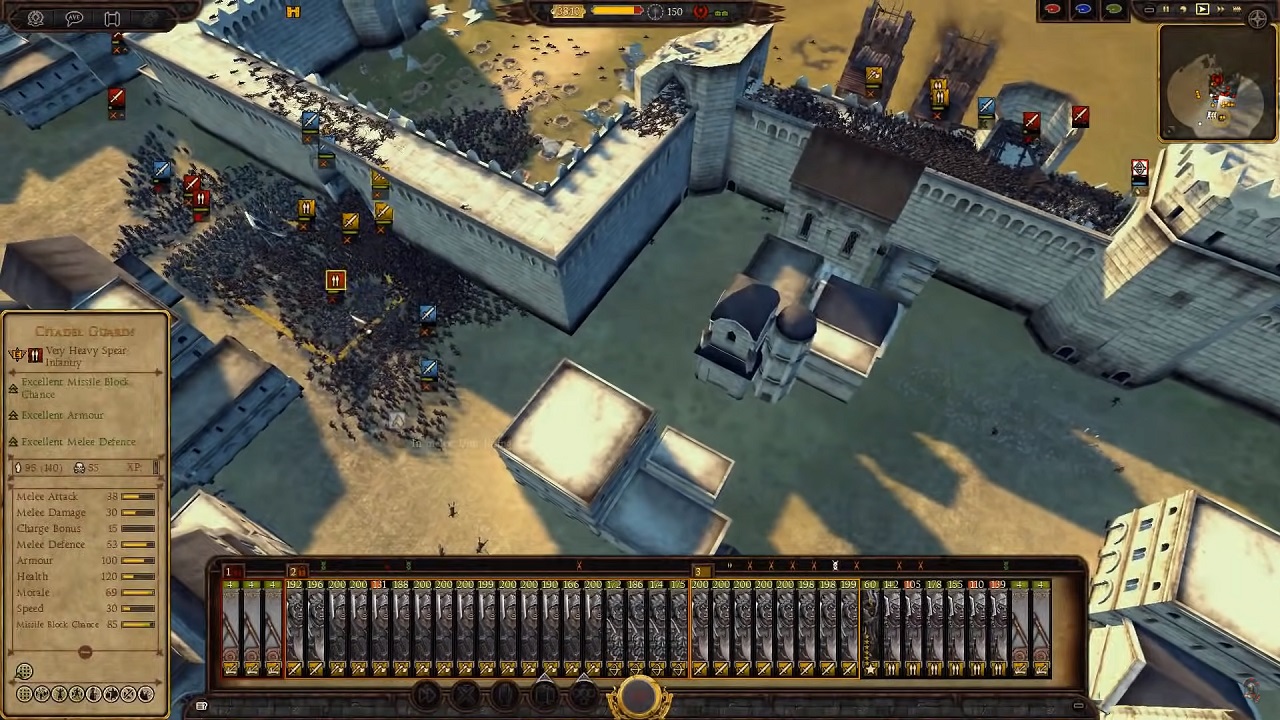Image resolution: width=1280 pixels, height=720 pixels.
Task: Click the AVE speech bubble icon
Action: tap(74, 18)
